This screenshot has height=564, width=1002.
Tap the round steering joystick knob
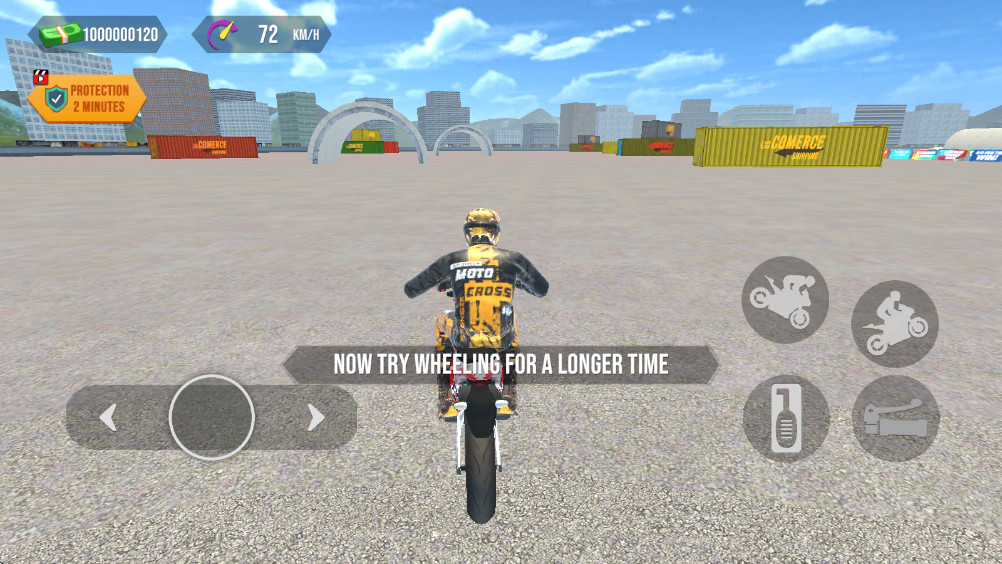(211, 417)
